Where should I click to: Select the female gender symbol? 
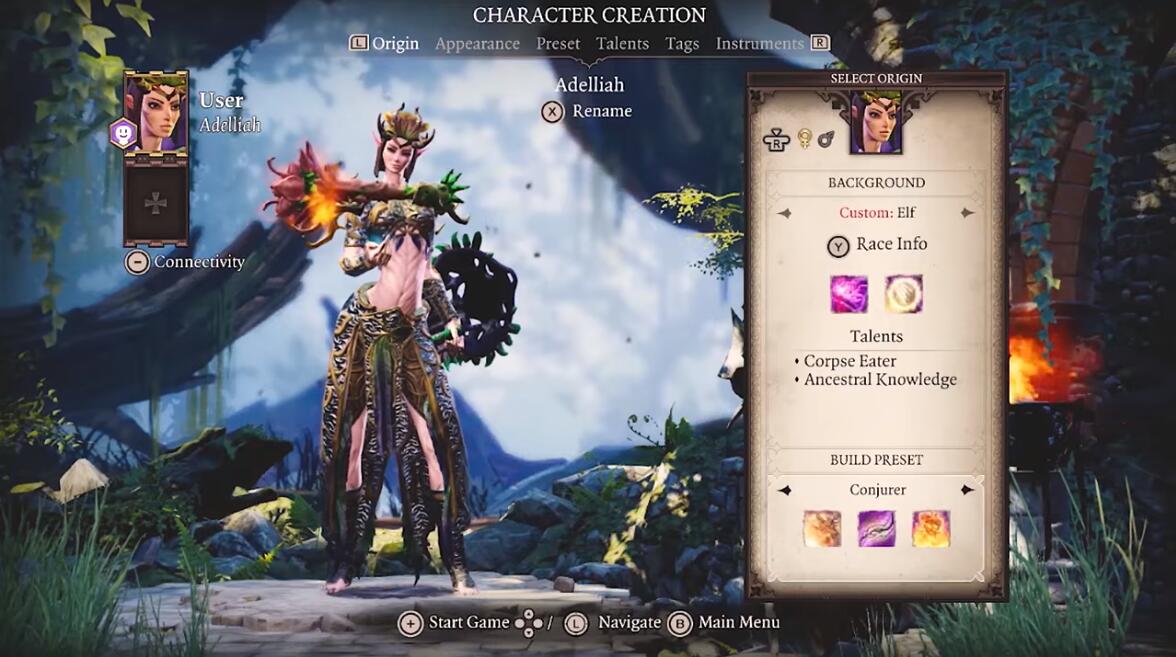point(803,140)
